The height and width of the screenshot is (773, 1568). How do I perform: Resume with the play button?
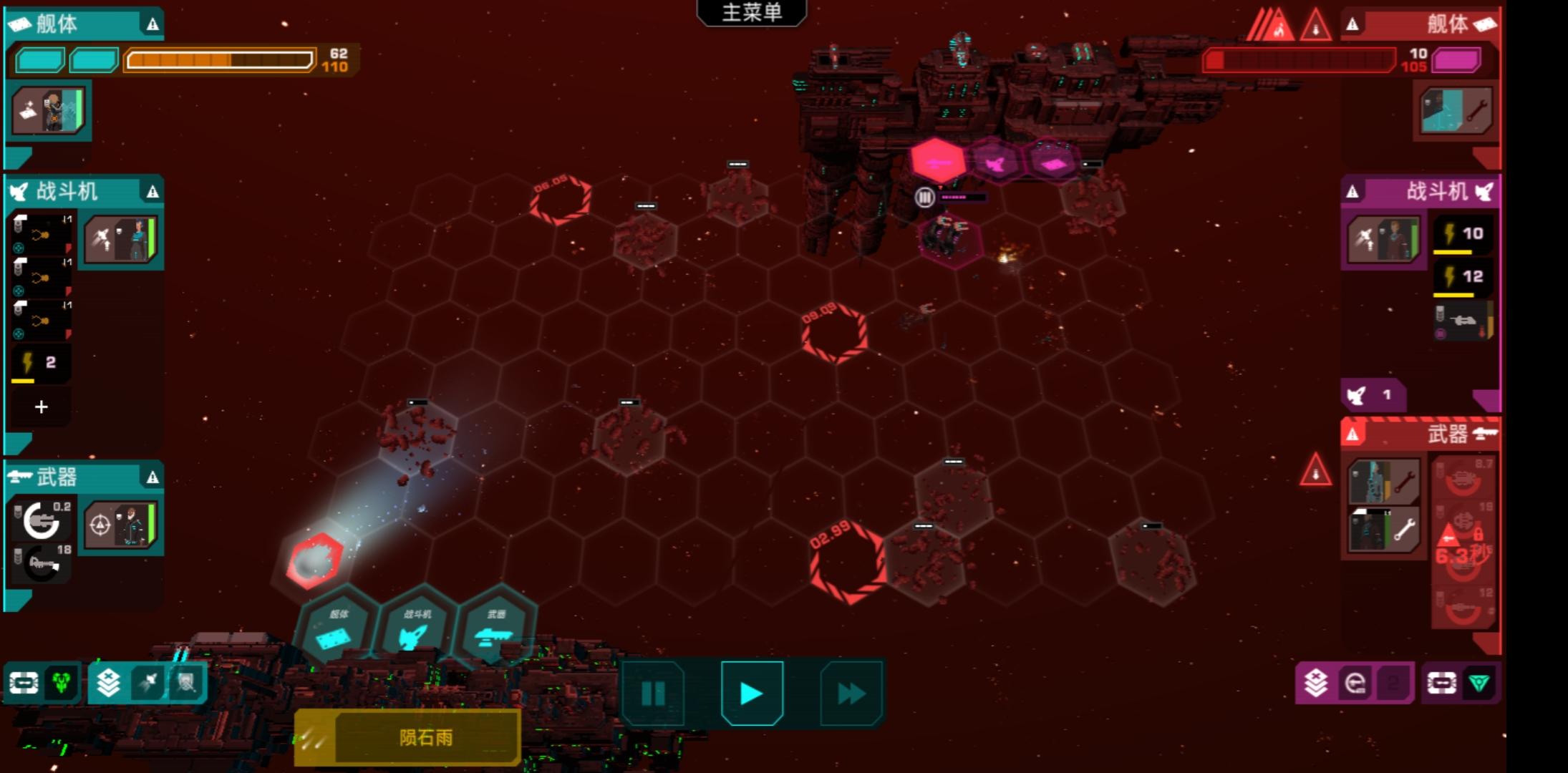click(x=752, y=693)
